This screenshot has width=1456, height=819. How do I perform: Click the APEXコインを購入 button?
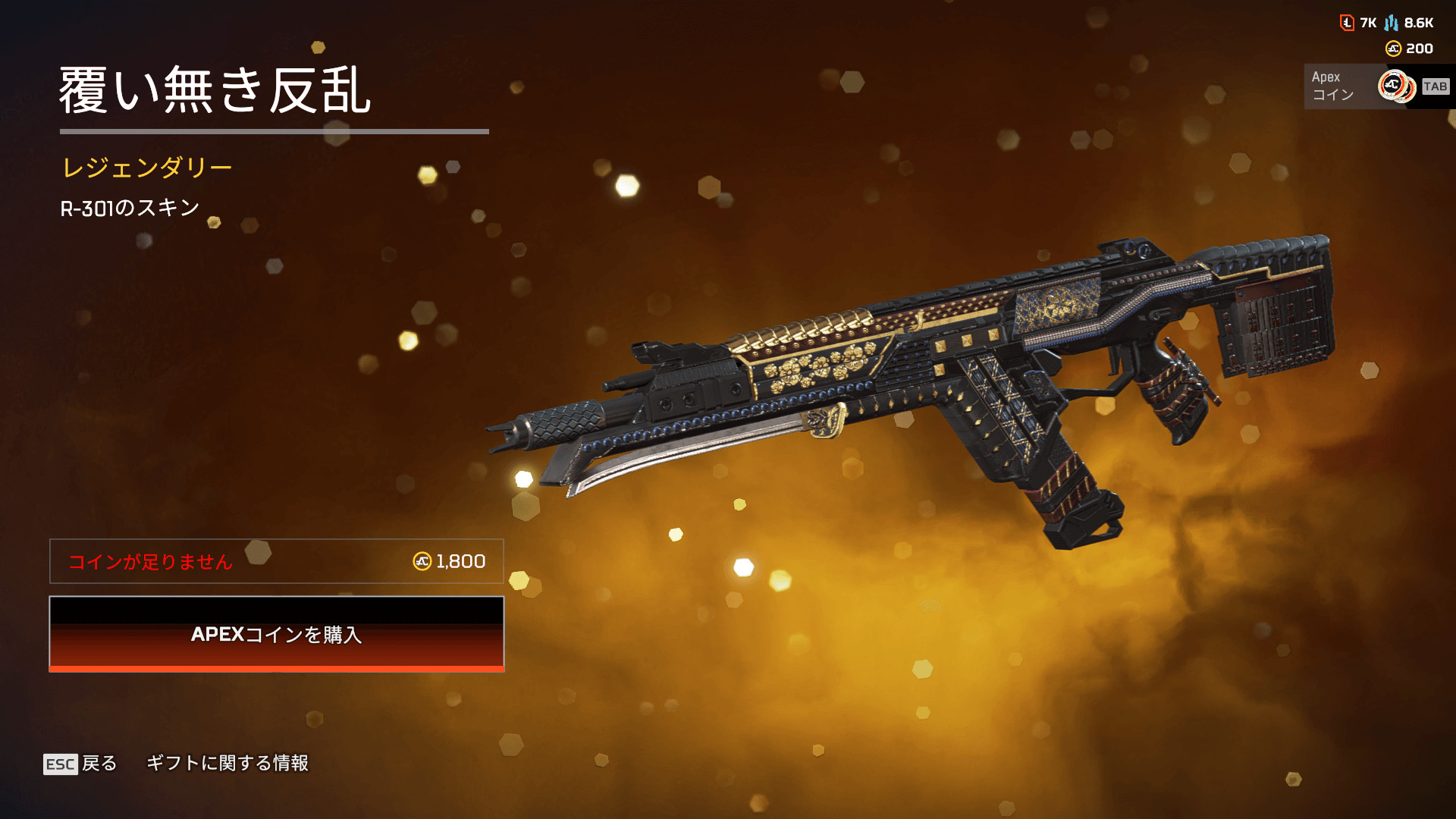[x=277, y=634]
